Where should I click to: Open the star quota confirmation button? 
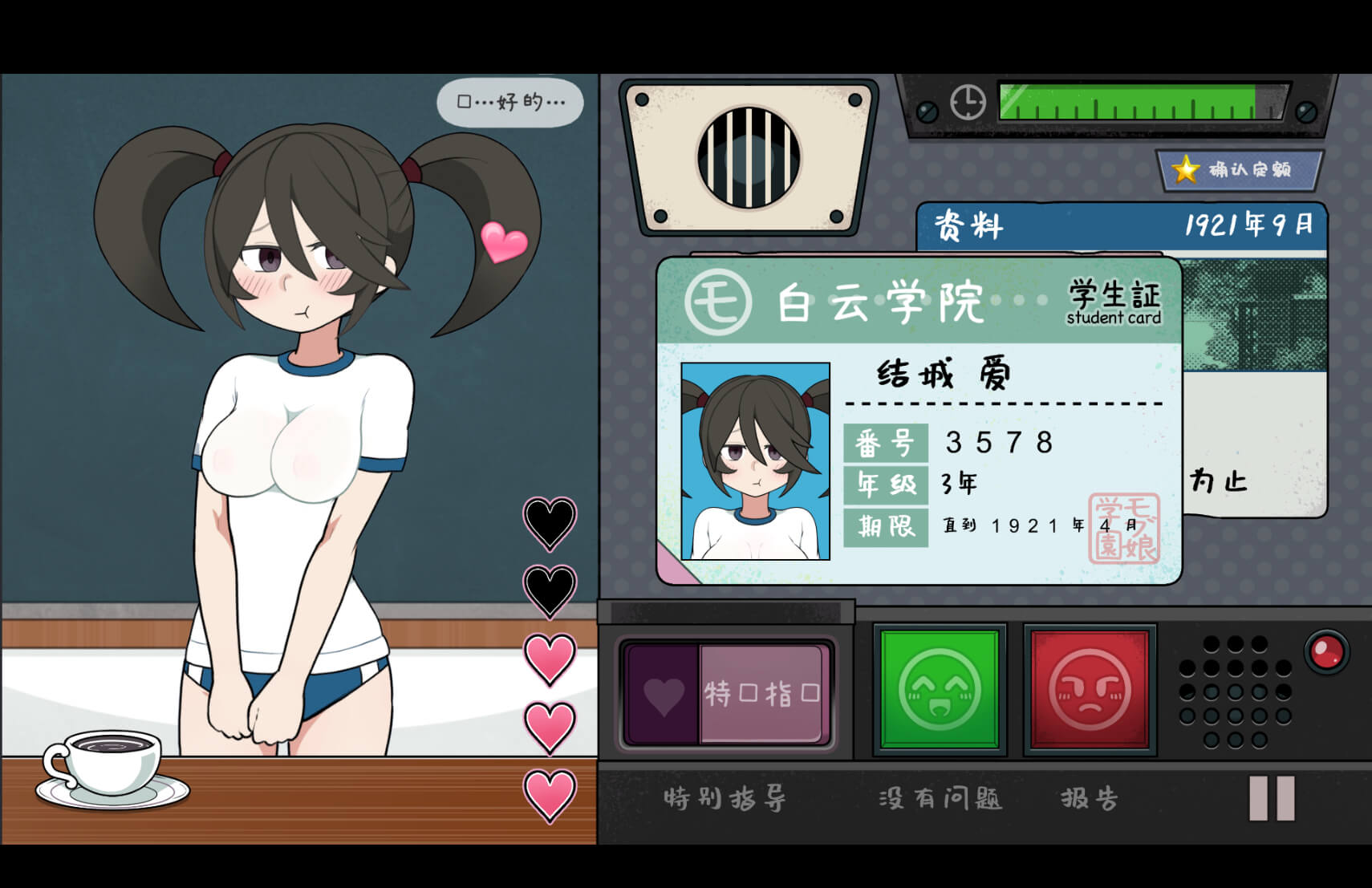1238,170
